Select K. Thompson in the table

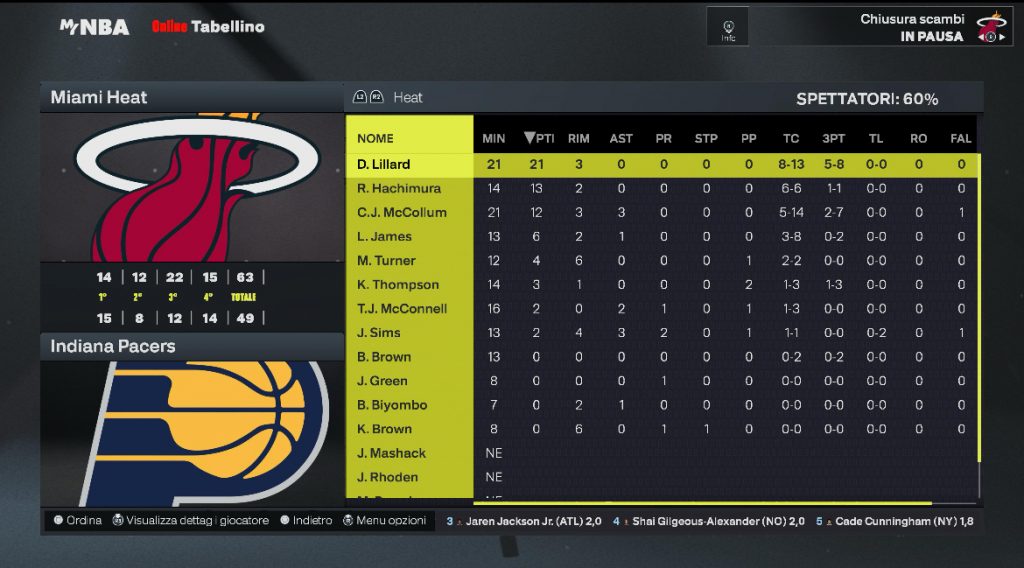[398, 285]
